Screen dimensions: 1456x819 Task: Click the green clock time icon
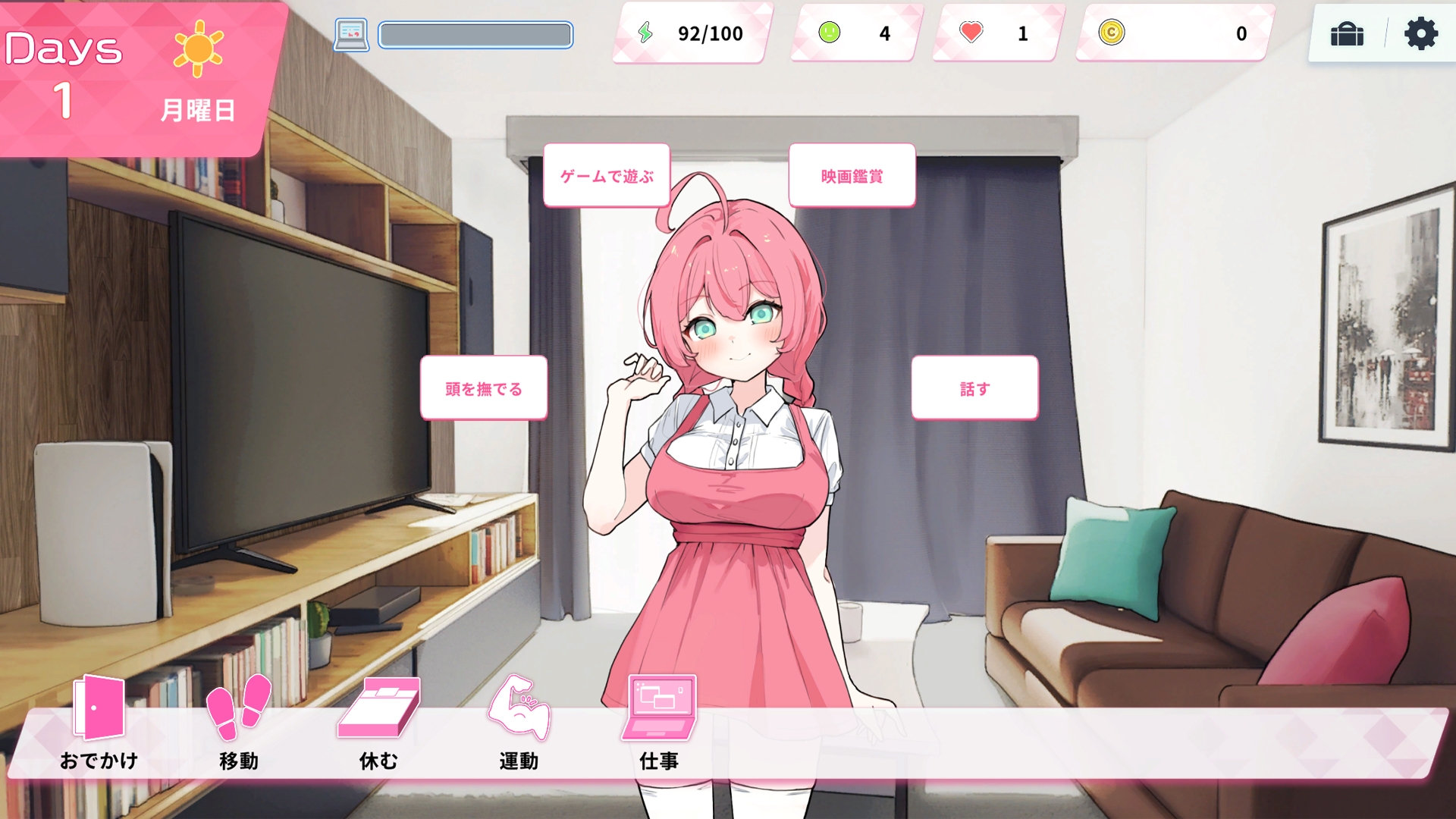pyautogui.click(x=829, y=33)
